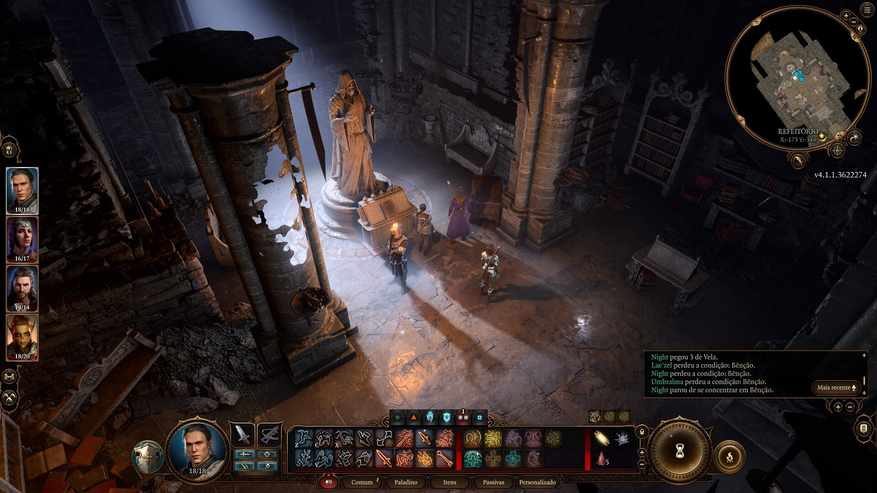Click the Mais recente log button
The height and width of the screenshot is (493, 877).
point(837,387)
